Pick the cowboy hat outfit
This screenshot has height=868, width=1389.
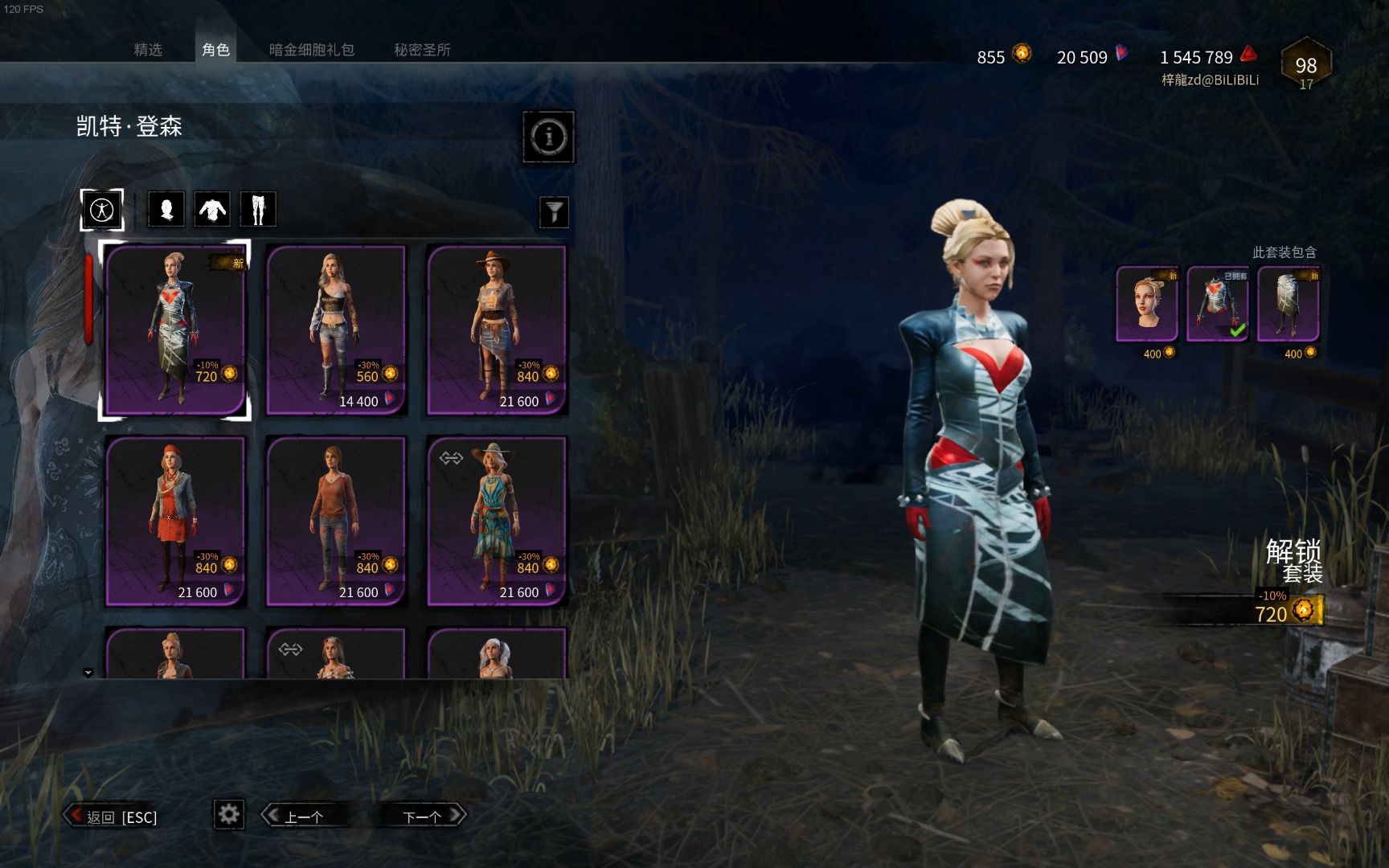tap(496, 330)
